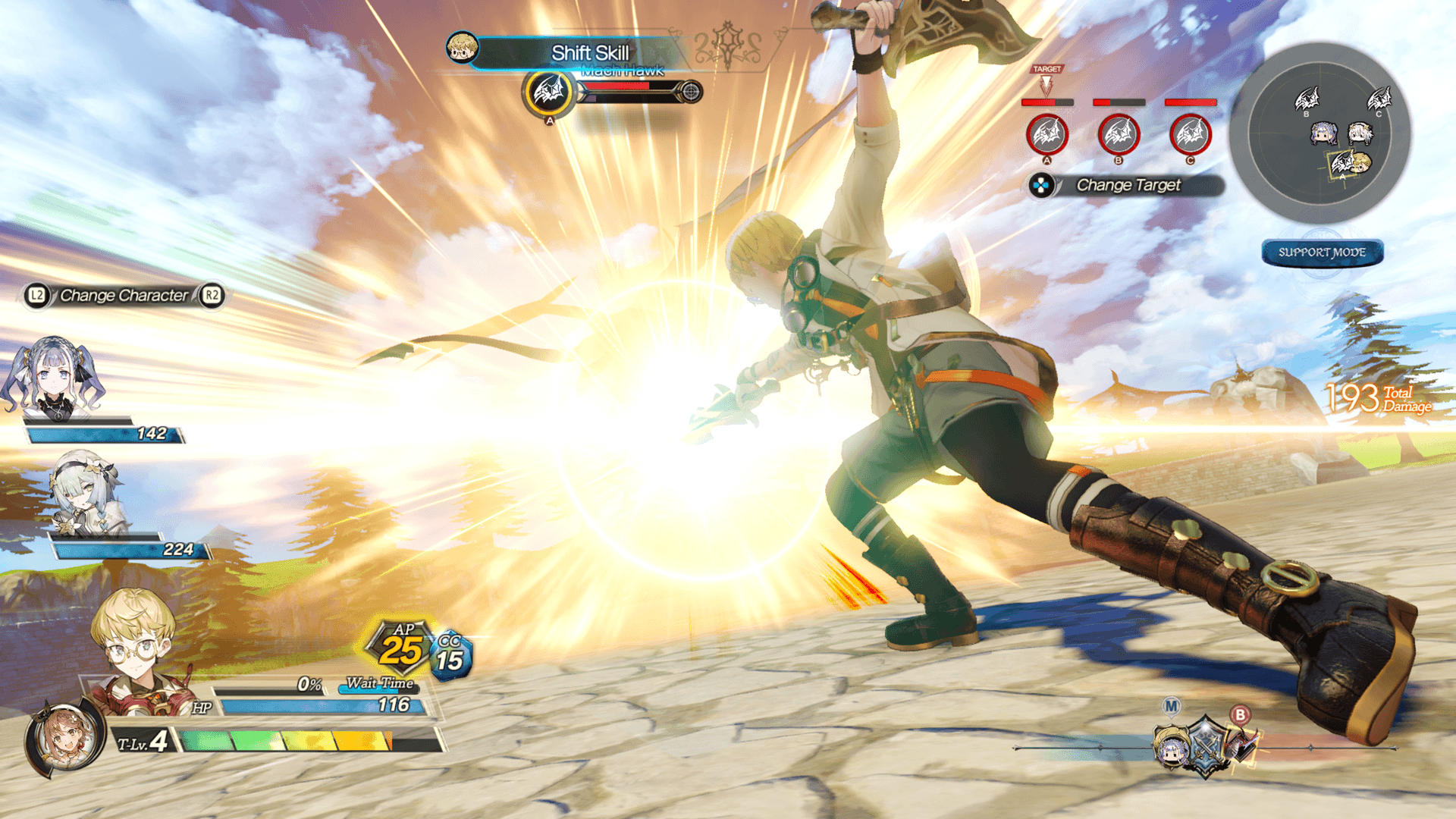Click the Change Target label

[1128, 185]
